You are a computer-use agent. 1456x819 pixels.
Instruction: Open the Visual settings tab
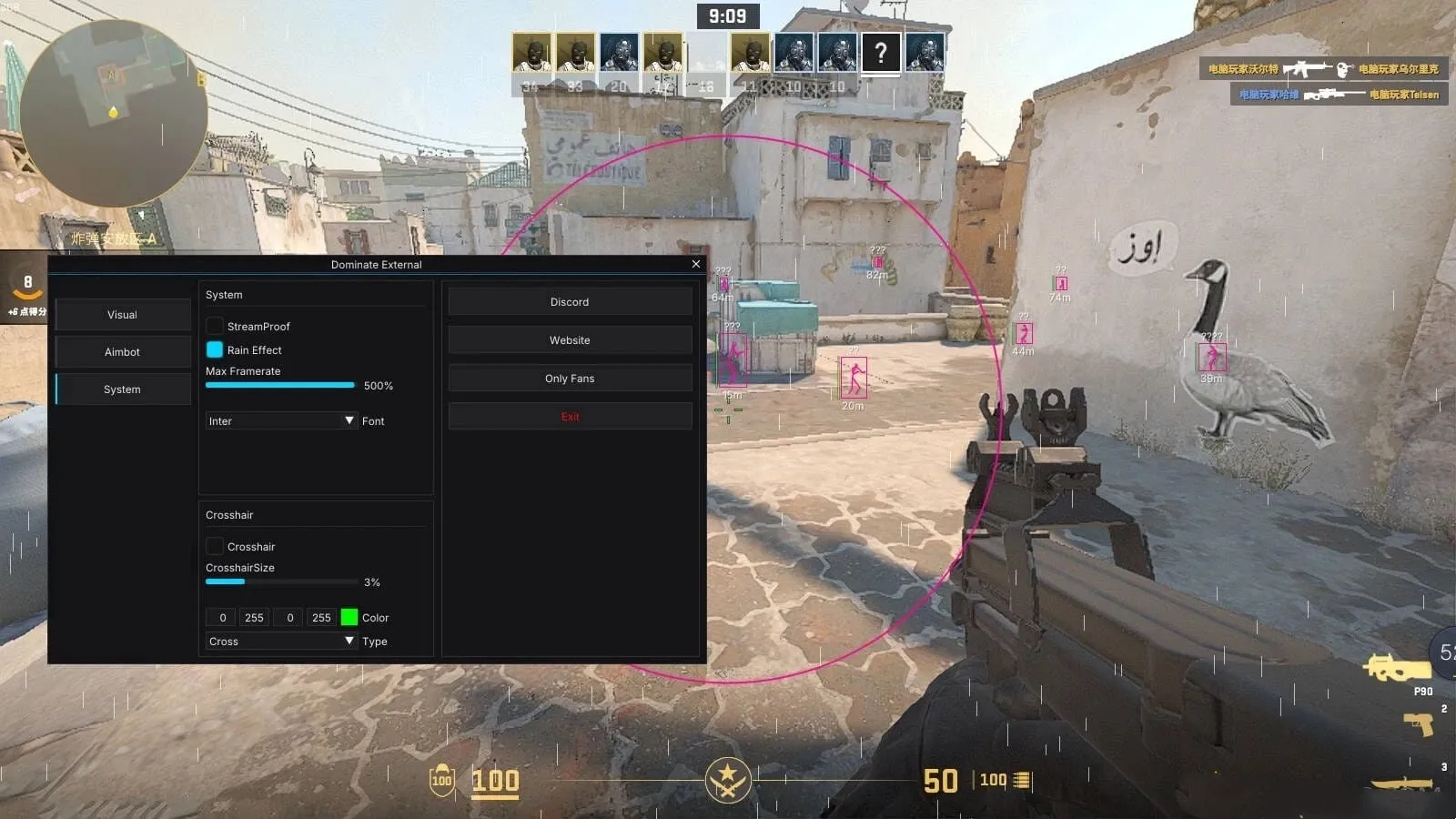tap(122, 314)
